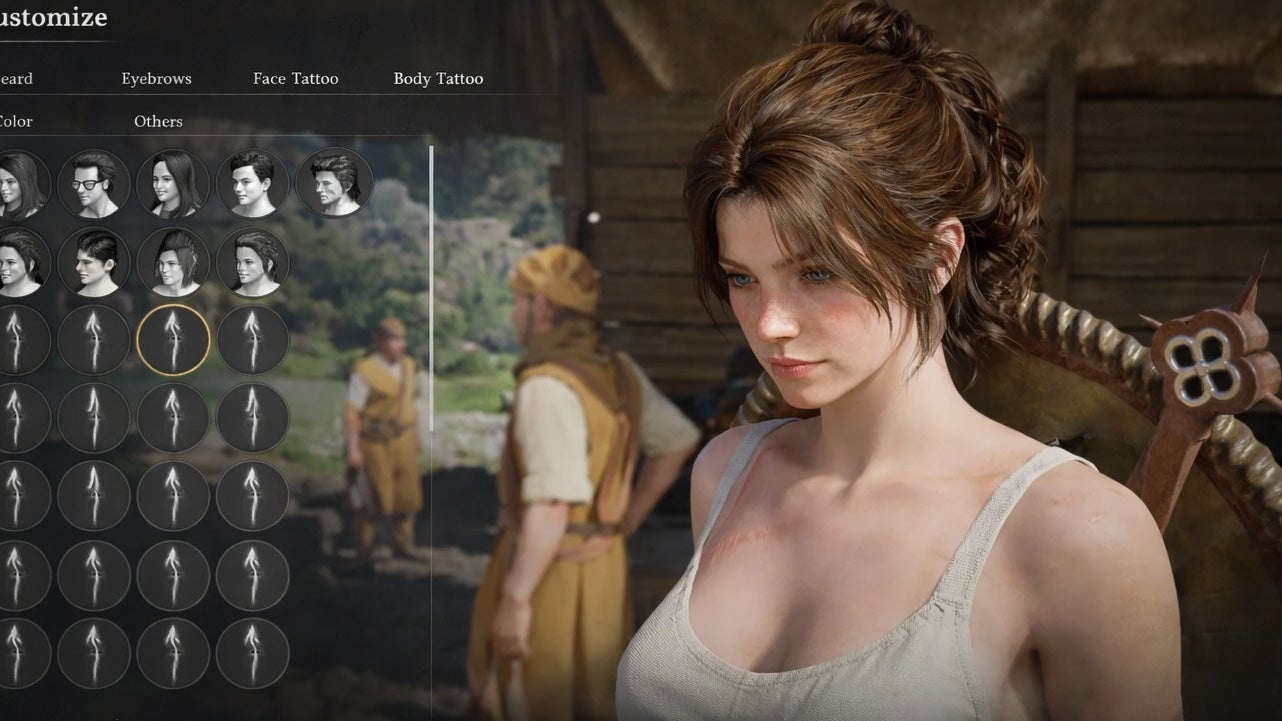Image resolution: width=1282 pixels, height=721 pixels.
Task: Open the Face Tattoo tab
Action: pyautogui.click(x=295, y=79)
